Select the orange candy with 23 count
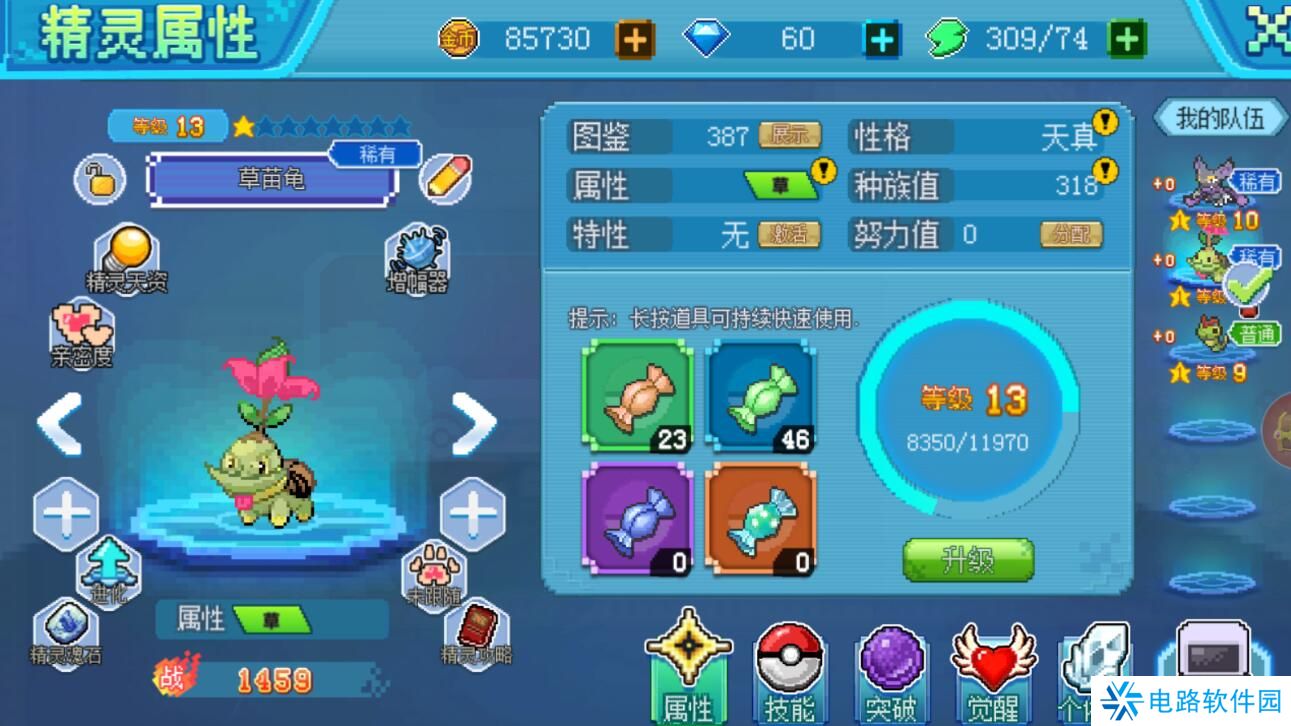 click(637, 395)
